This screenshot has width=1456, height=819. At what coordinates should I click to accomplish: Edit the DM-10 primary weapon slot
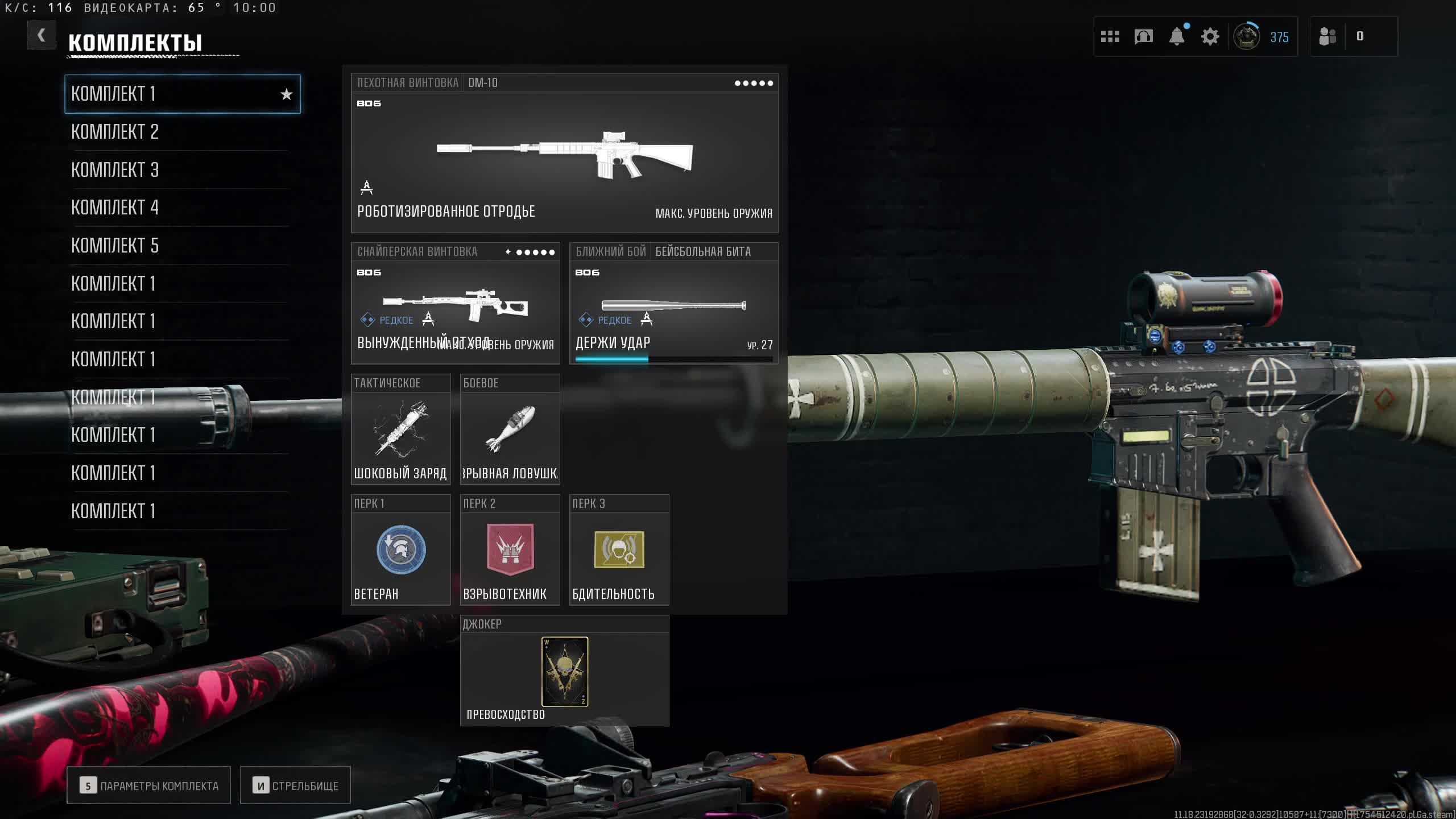564,154
